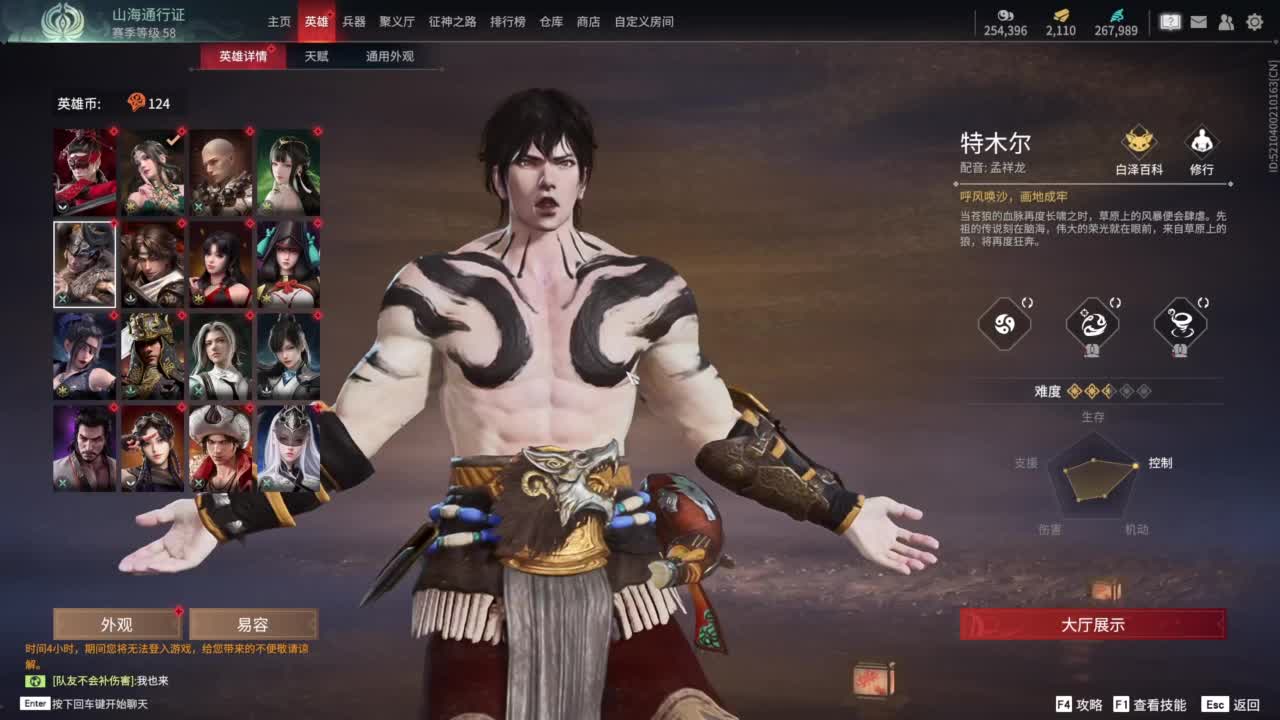Open the in-game mail icon

pyautogui.click(x=1199, y=21)
